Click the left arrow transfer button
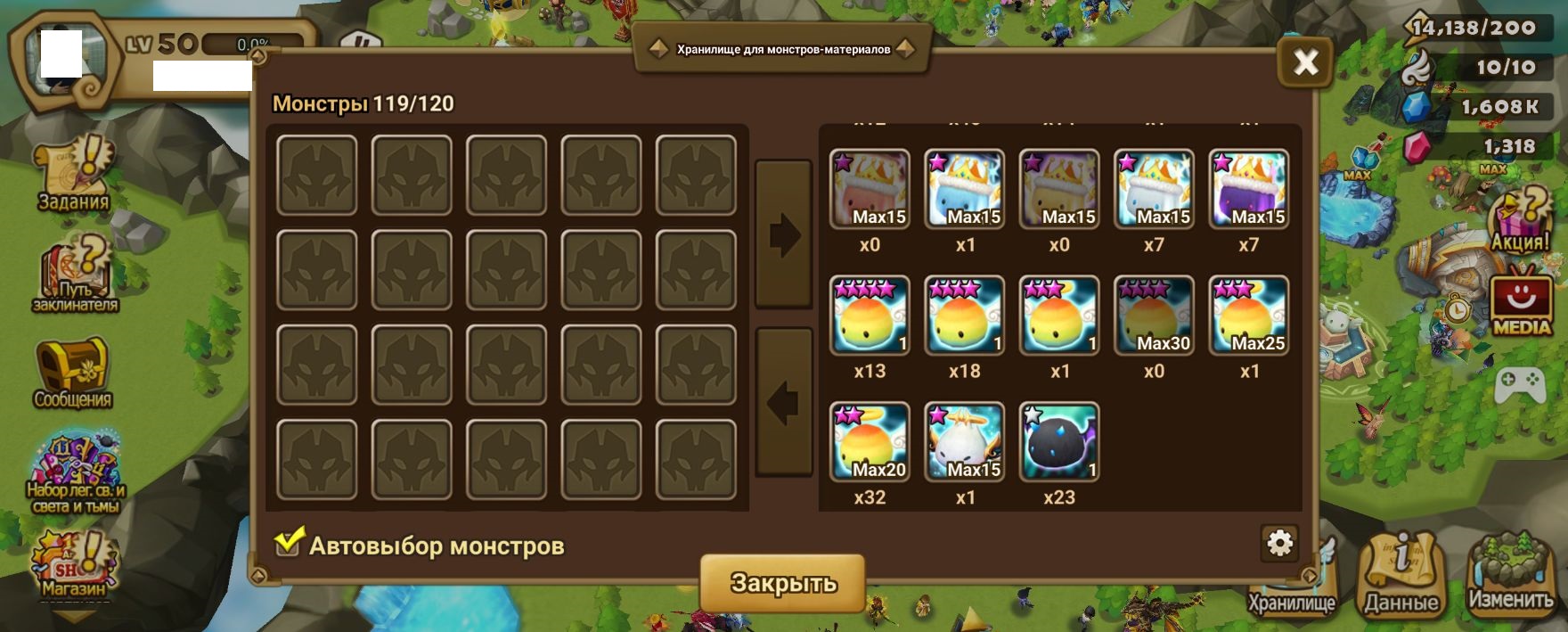This screenshot has width=1568, height=632. click(x=784, y=402)
